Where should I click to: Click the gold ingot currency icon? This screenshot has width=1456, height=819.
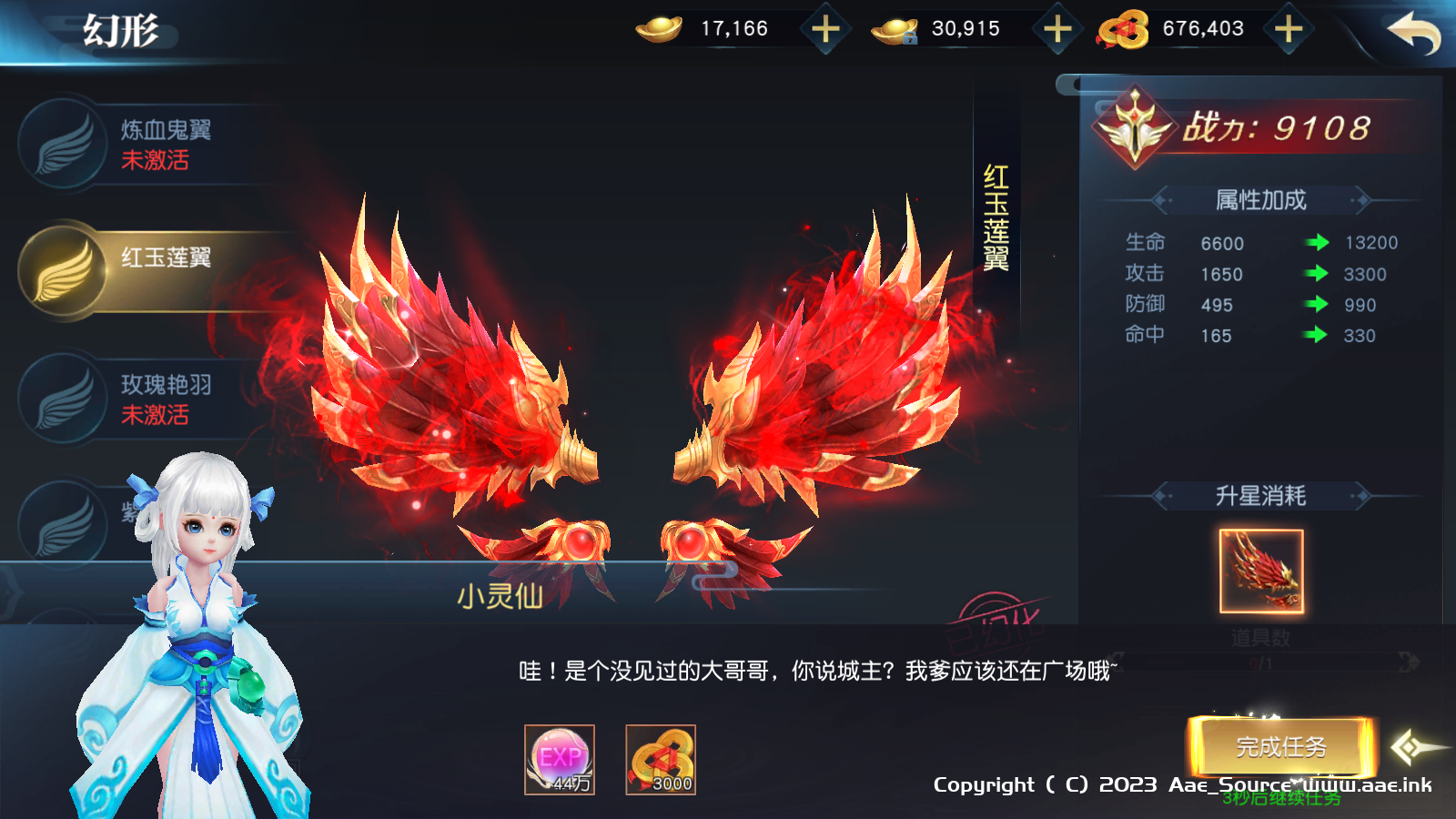660,28
